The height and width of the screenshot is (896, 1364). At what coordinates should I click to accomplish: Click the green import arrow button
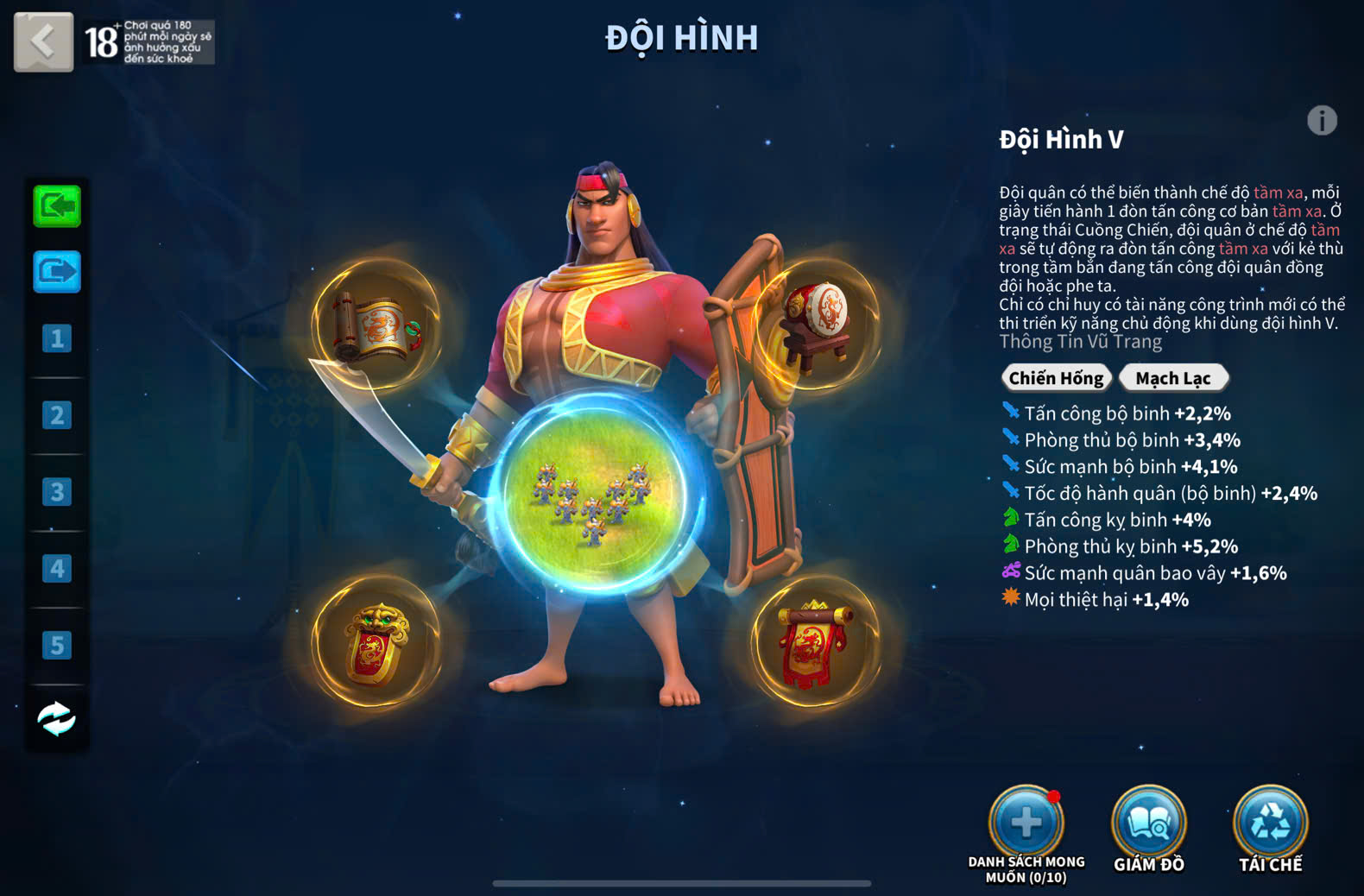coord(57,206)
